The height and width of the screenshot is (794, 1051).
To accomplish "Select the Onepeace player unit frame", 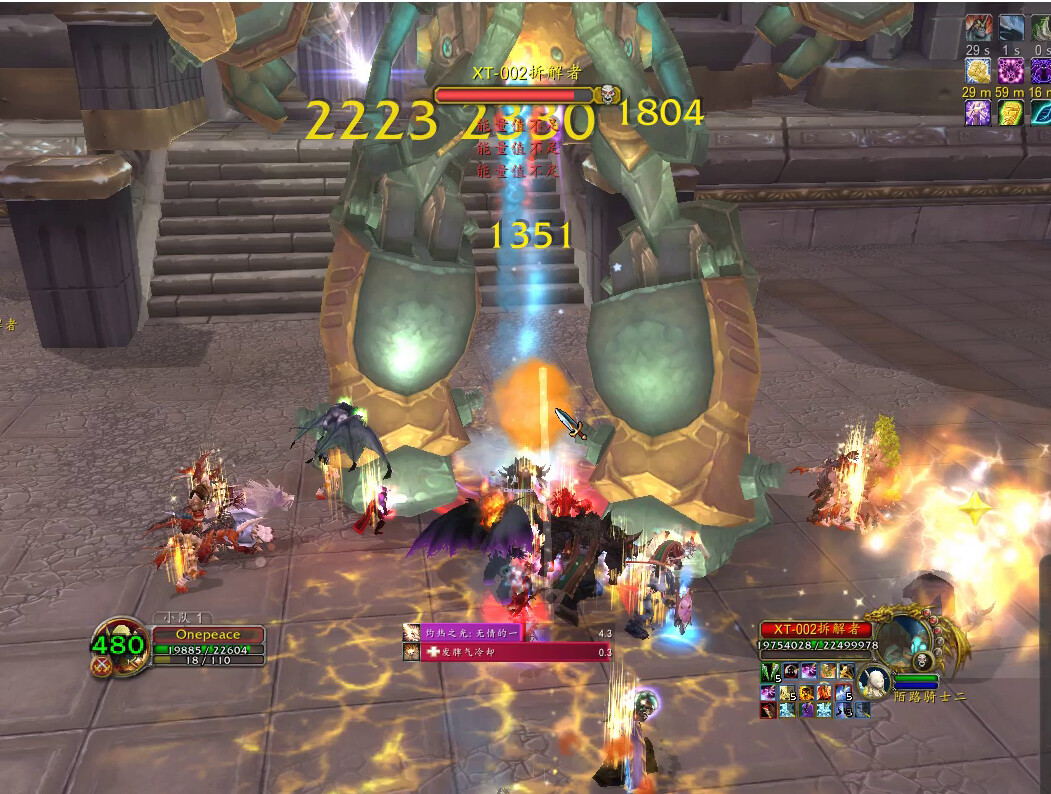I will click(x=208, y=635).
